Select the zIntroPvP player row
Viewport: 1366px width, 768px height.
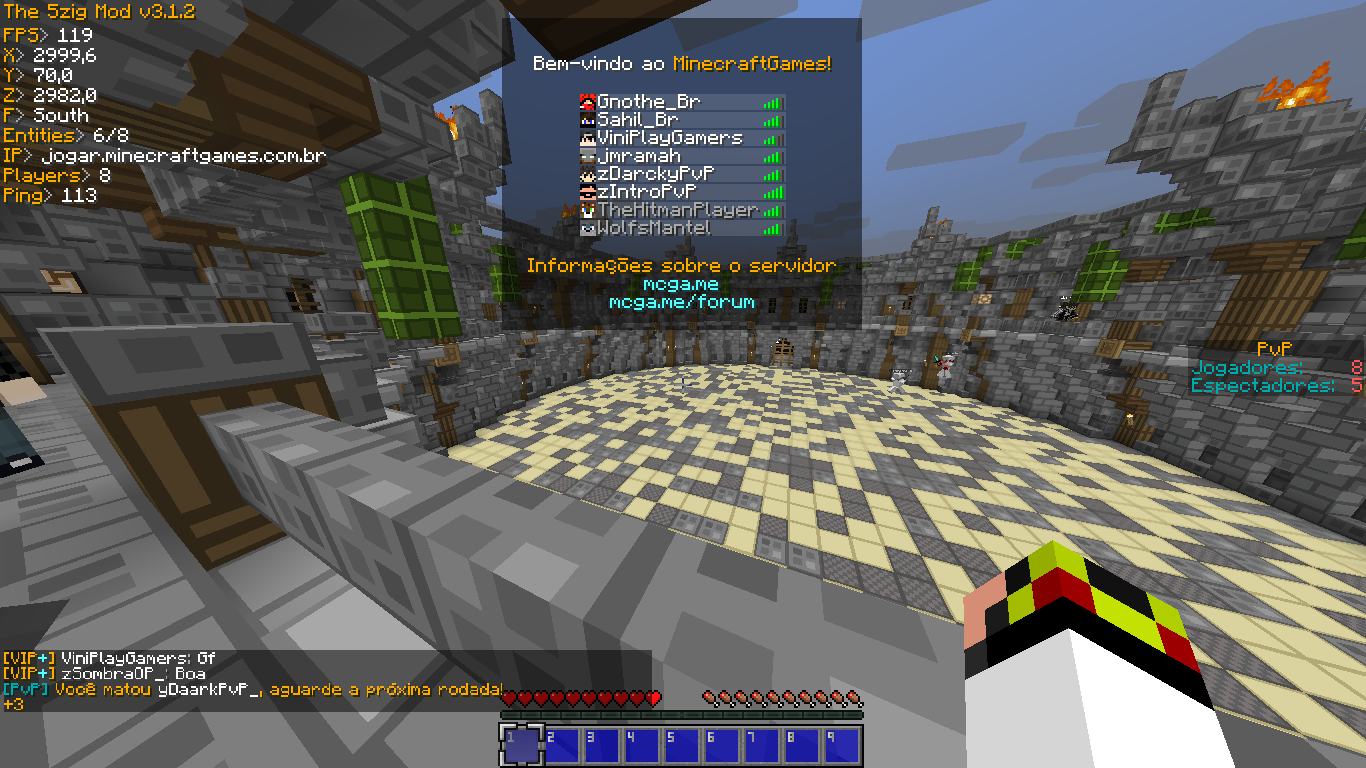pyautogui.click(x=646, y=192)
